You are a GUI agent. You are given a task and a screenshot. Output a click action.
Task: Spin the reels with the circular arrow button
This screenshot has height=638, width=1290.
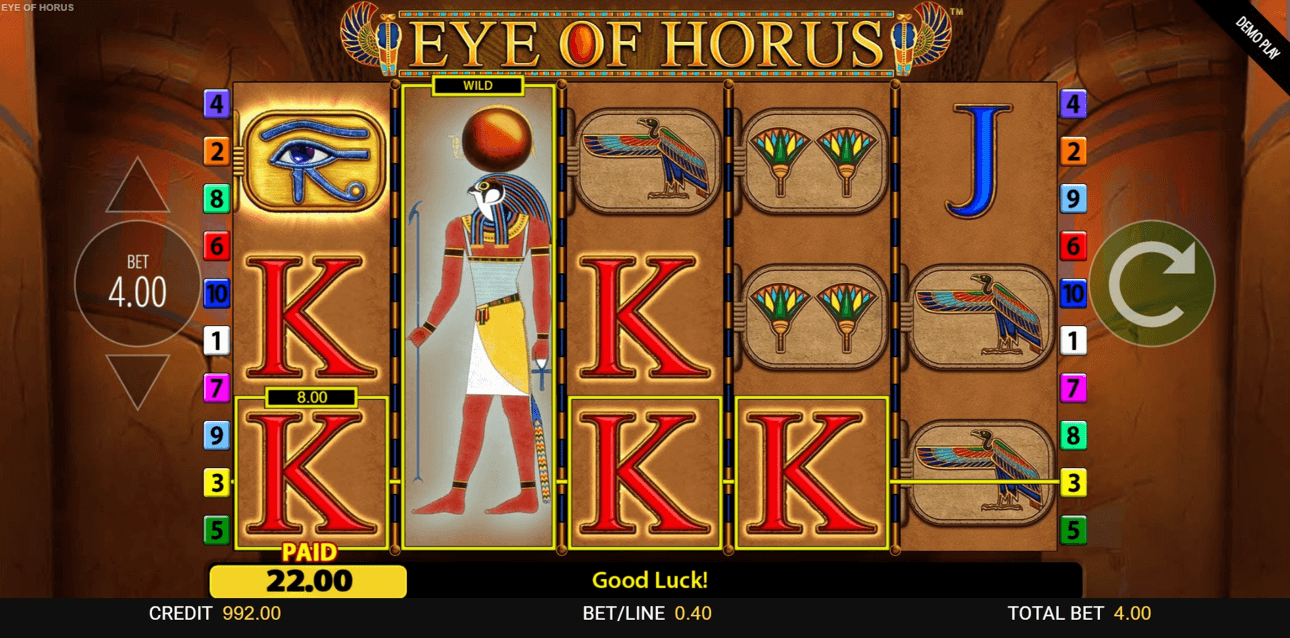pos(1152,283)
